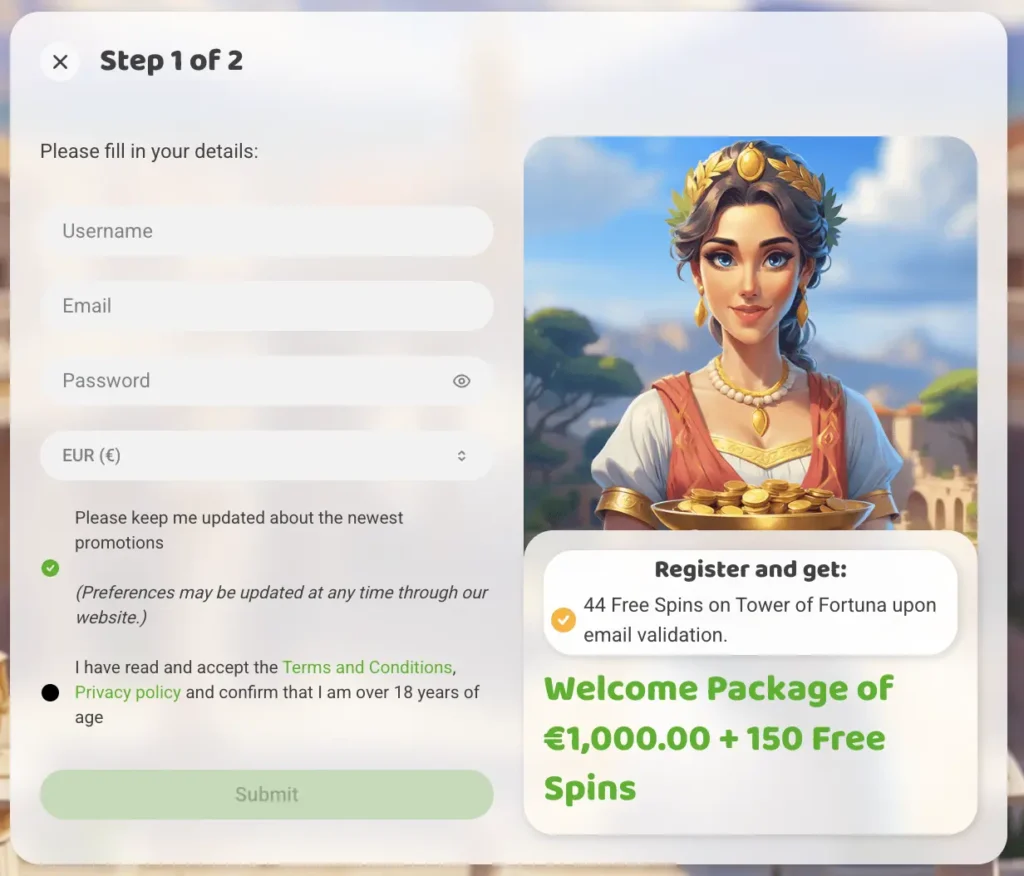Screen dimensions: 1024x876
Task: Submit the registration form
Action: pos(266,795)
